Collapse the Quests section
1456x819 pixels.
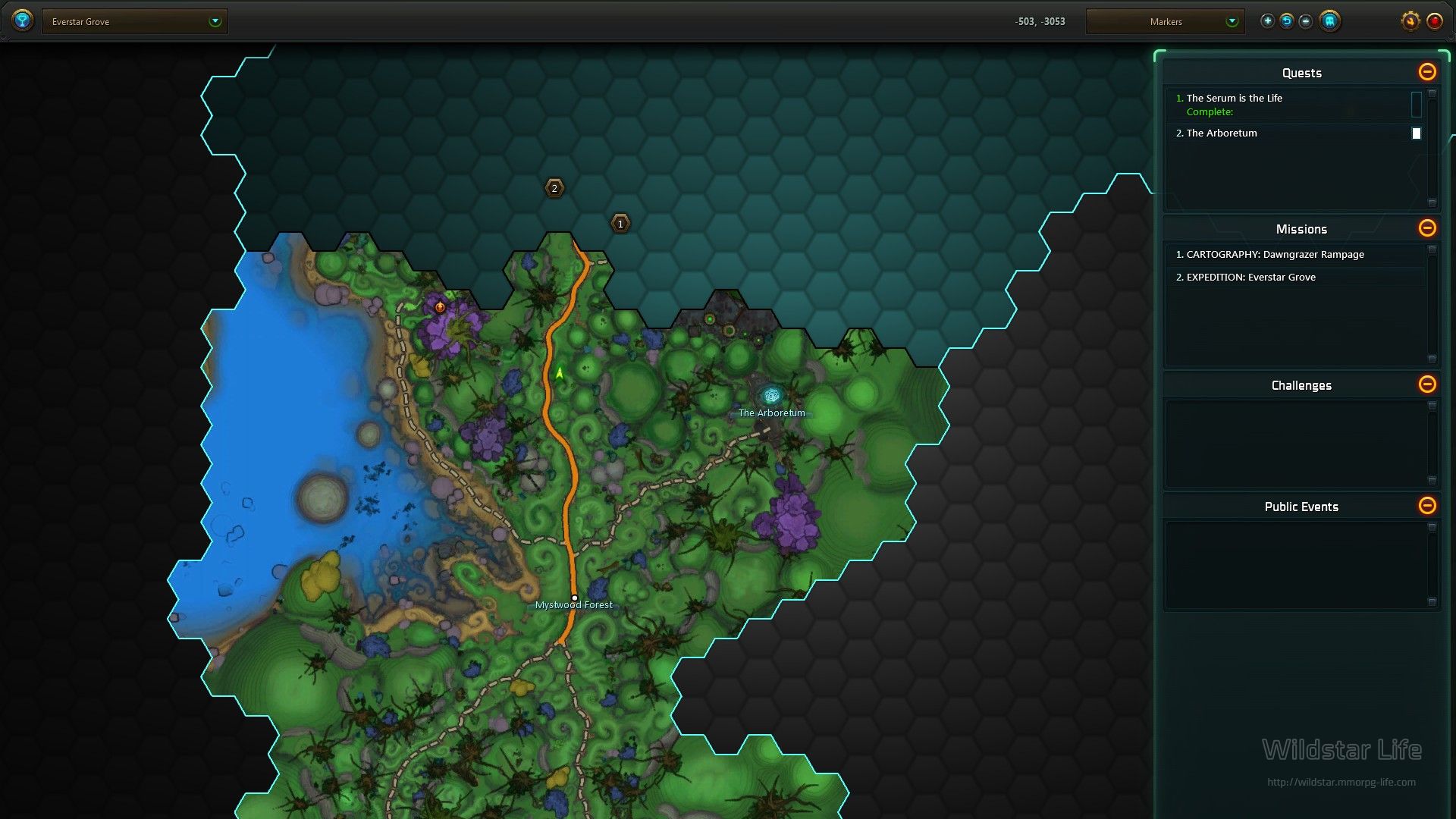click(1426, 72)
